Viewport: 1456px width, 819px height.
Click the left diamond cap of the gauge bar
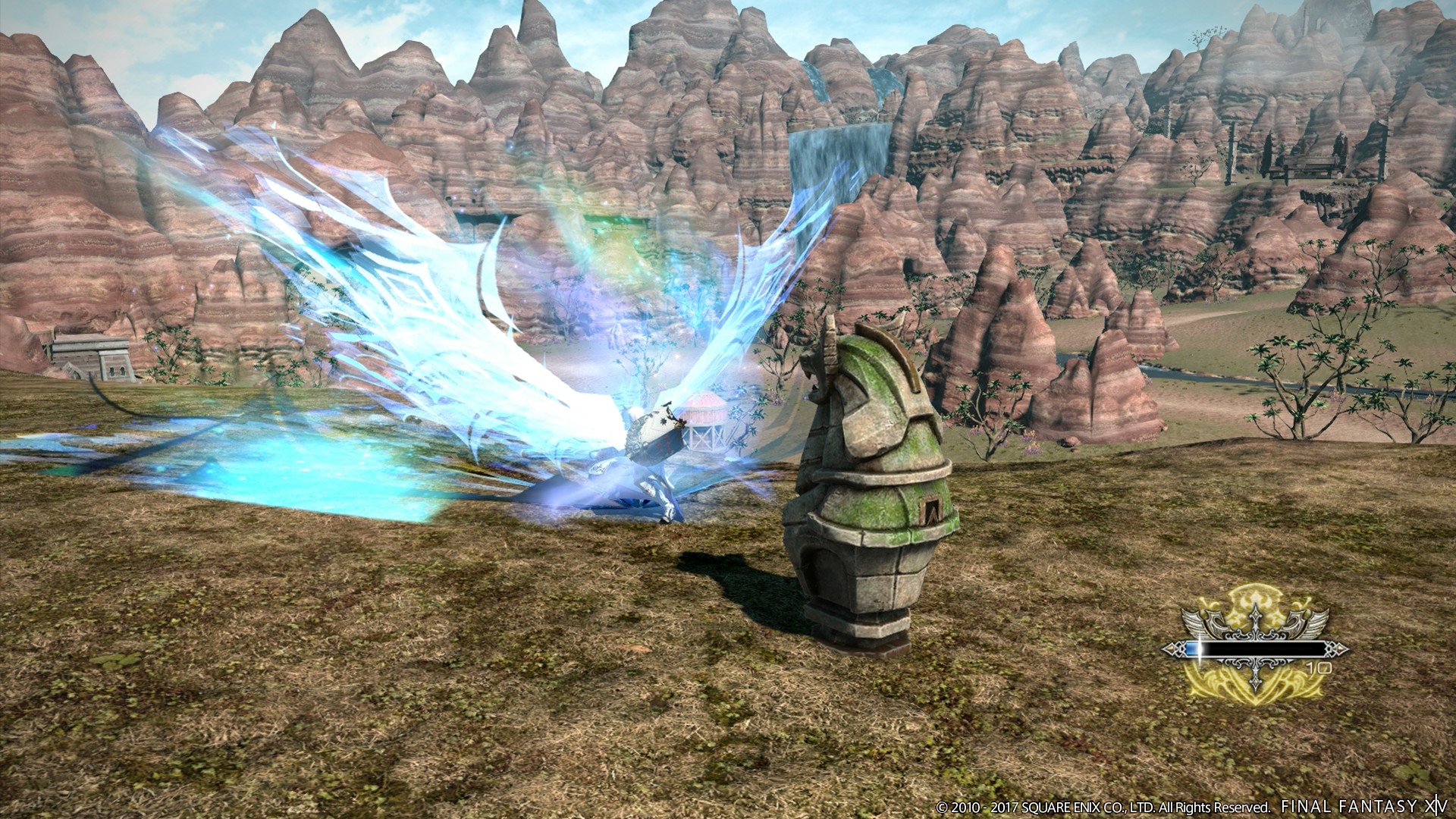tap(1169, 649)
